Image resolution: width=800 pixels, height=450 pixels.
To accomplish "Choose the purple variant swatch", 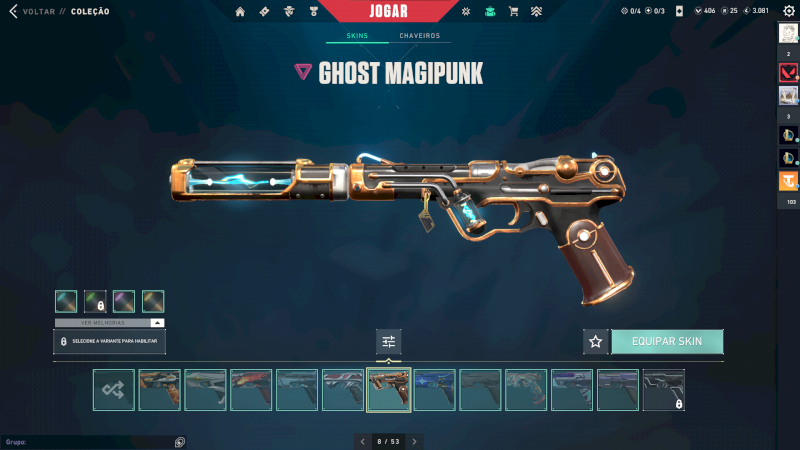I will pos(124,301).
